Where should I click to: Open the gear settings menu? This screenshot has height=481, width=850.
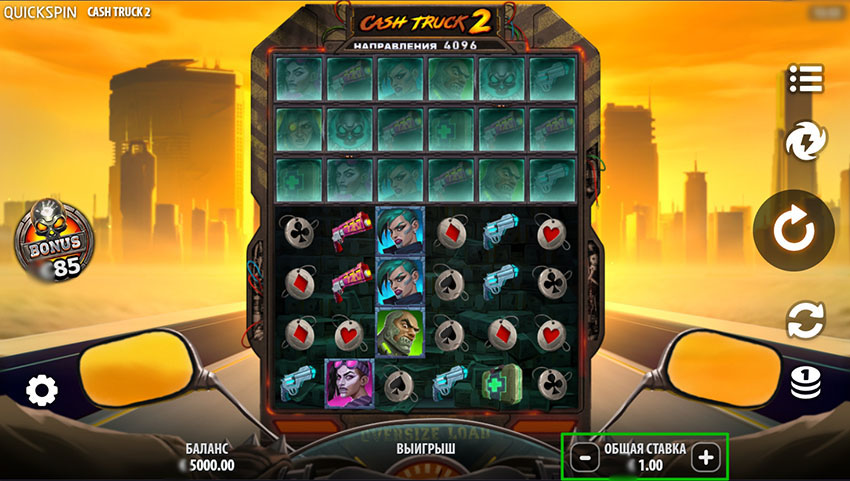tap(42, 390)
